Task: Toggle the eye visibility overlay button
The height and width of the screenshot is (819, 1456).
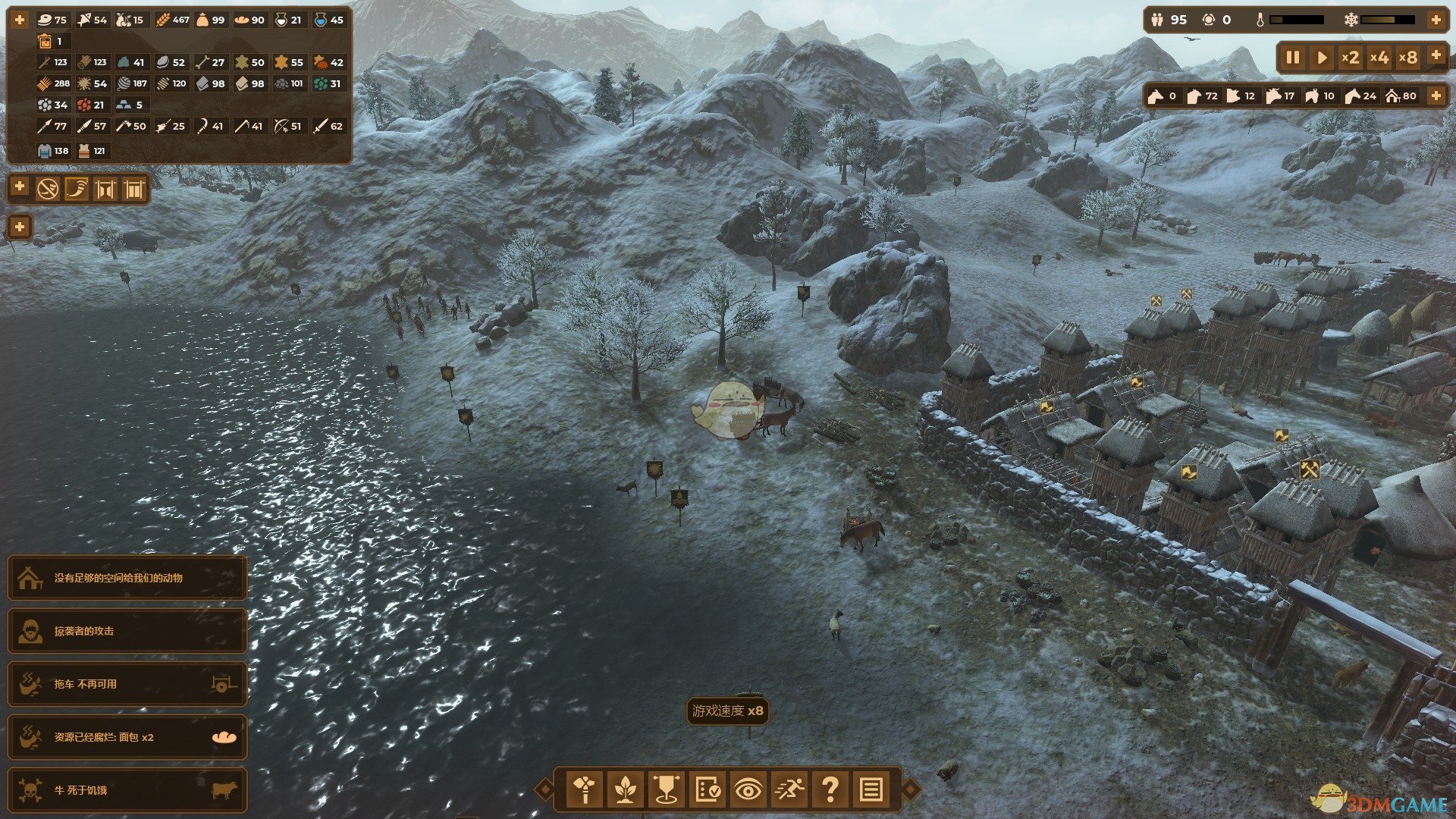Action: 748,789
